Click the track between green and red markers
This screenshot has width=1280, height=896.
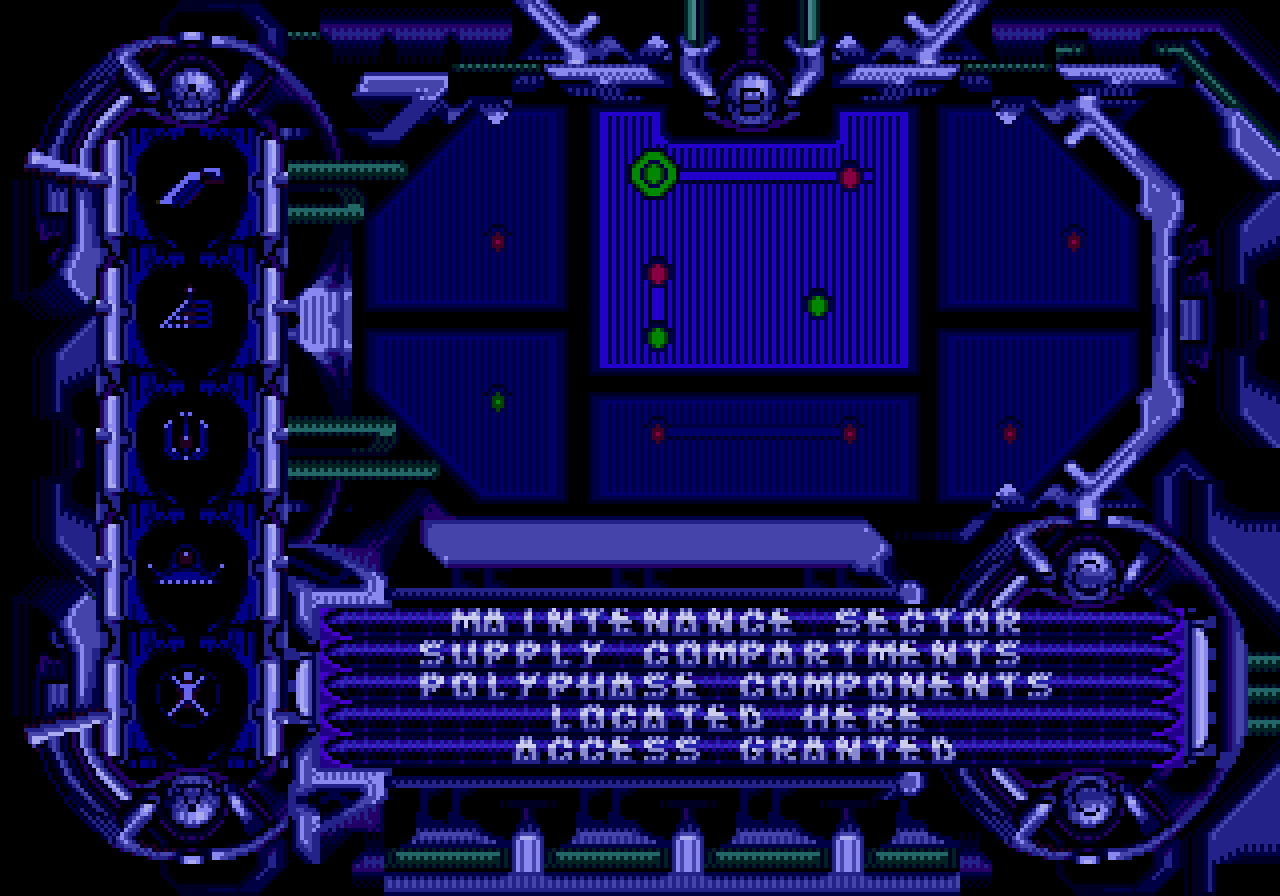pyautogui.click(x=755, y=177)
